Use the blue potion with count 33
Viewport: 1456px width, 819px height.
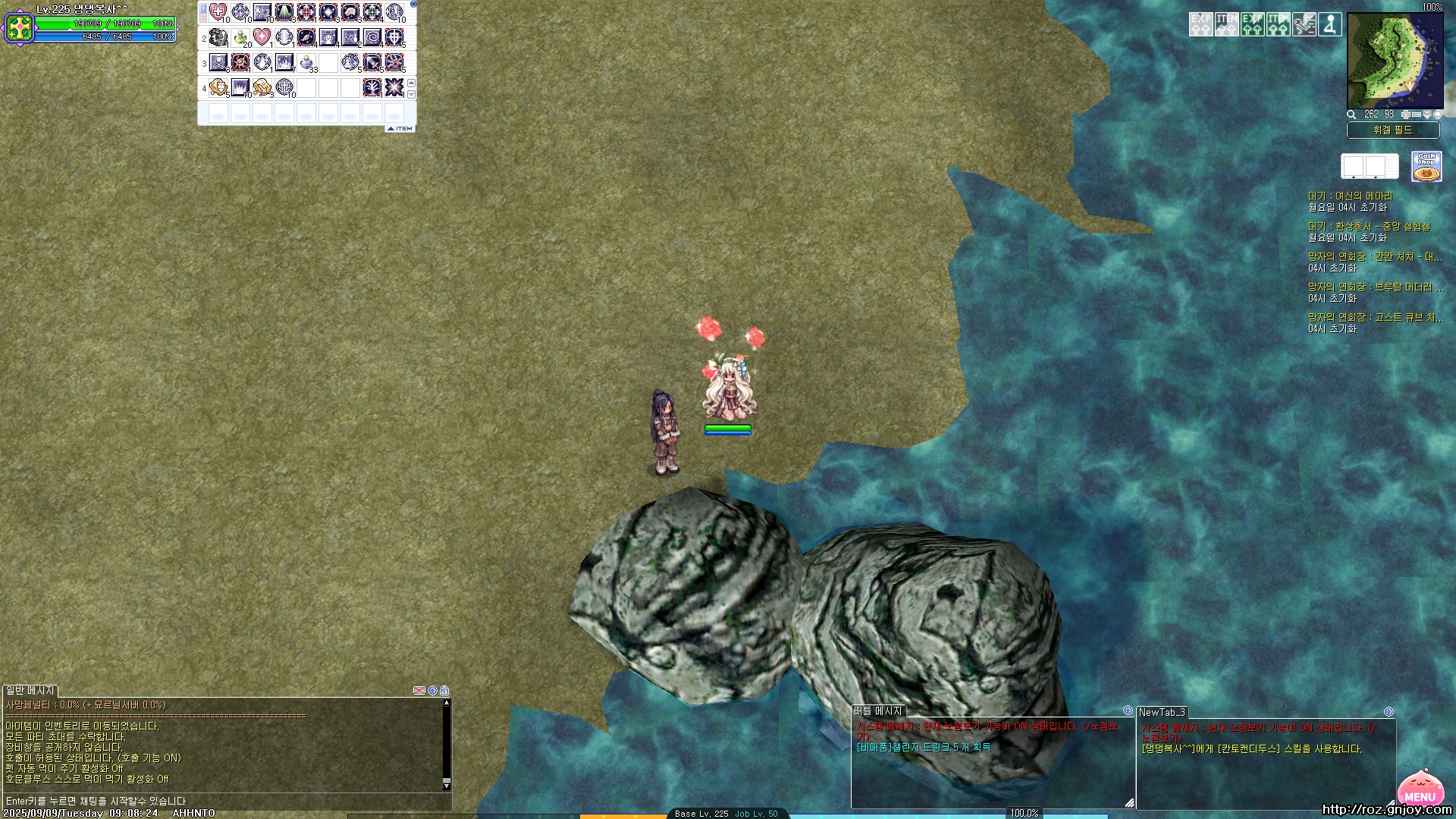pyautogui.click(x=306, y=62)
